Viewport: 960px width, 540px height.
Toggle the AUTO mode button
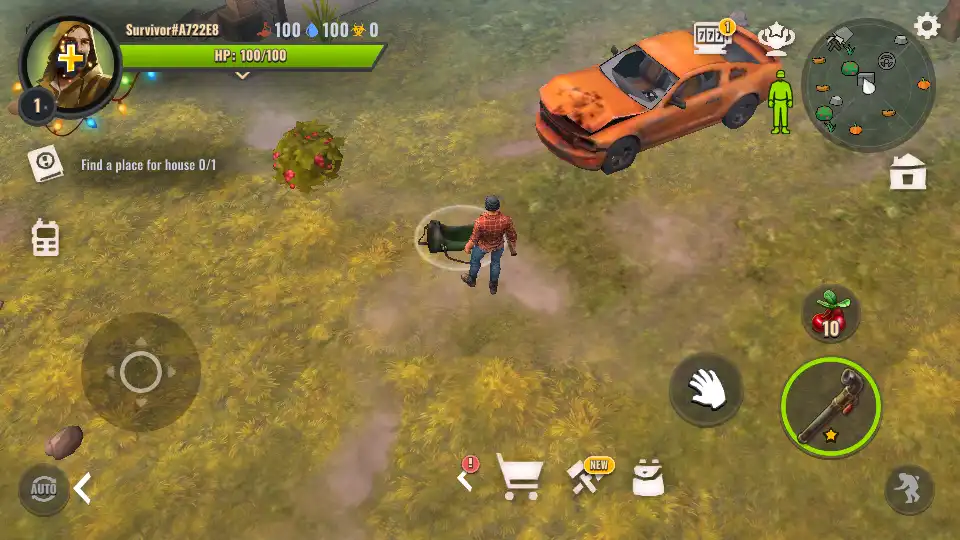tap(44, 489)
